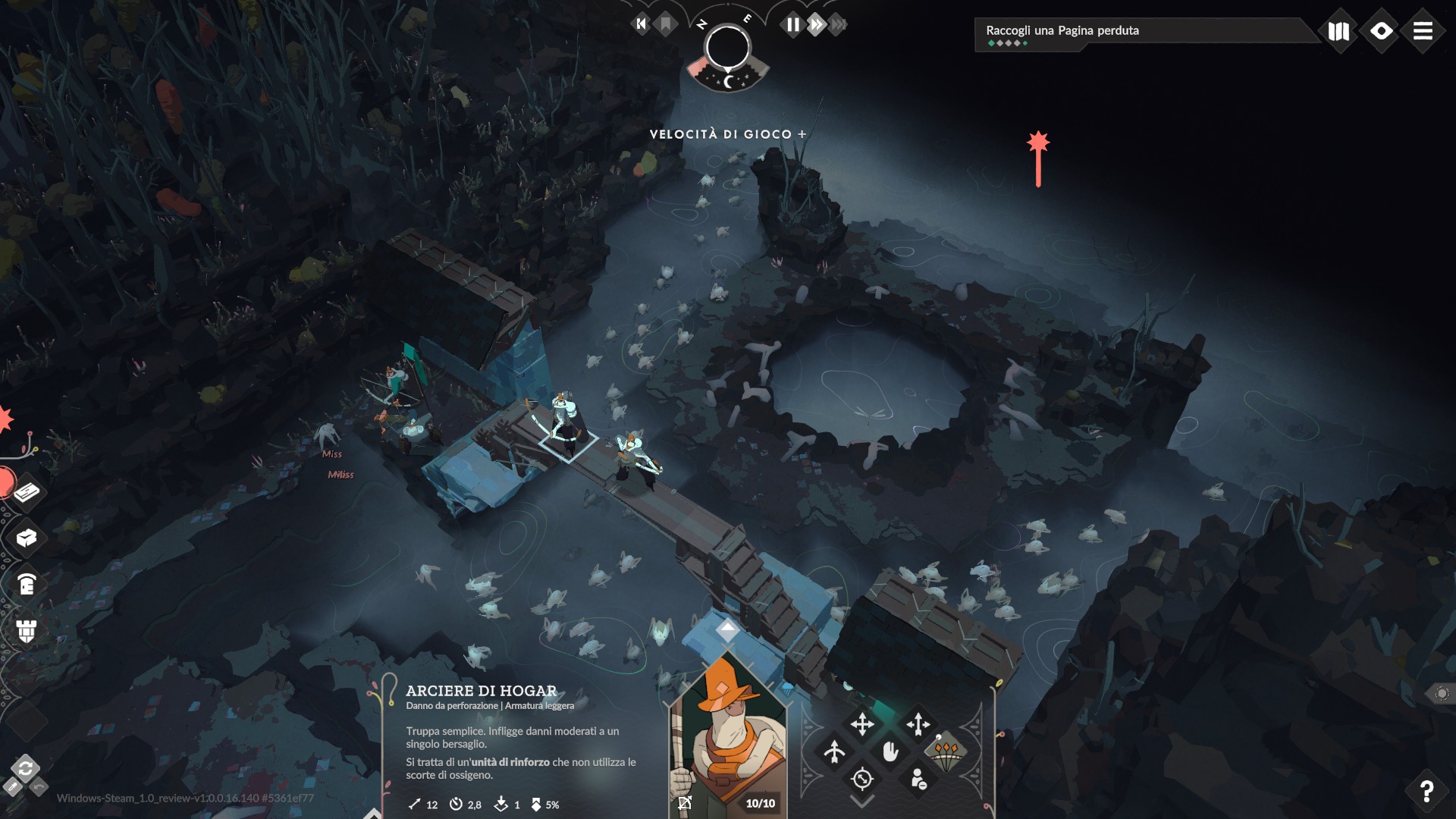Select the spread arrows formation command
Image resolution: width=1456 pixels, height=819 pixels.
click(918, 724)
